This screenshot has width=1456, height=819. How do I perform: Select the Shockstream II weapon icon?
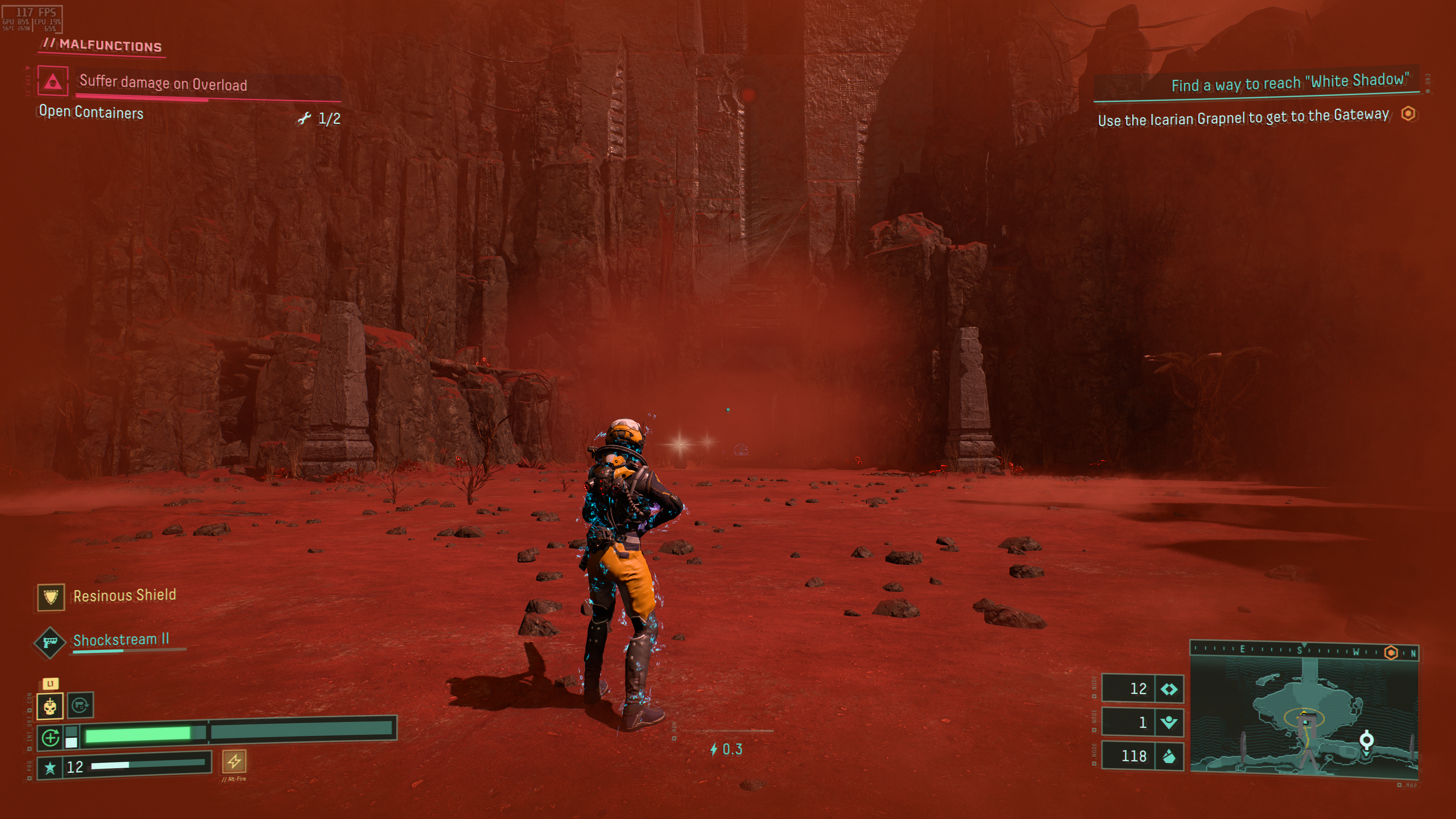coord(50,642)
